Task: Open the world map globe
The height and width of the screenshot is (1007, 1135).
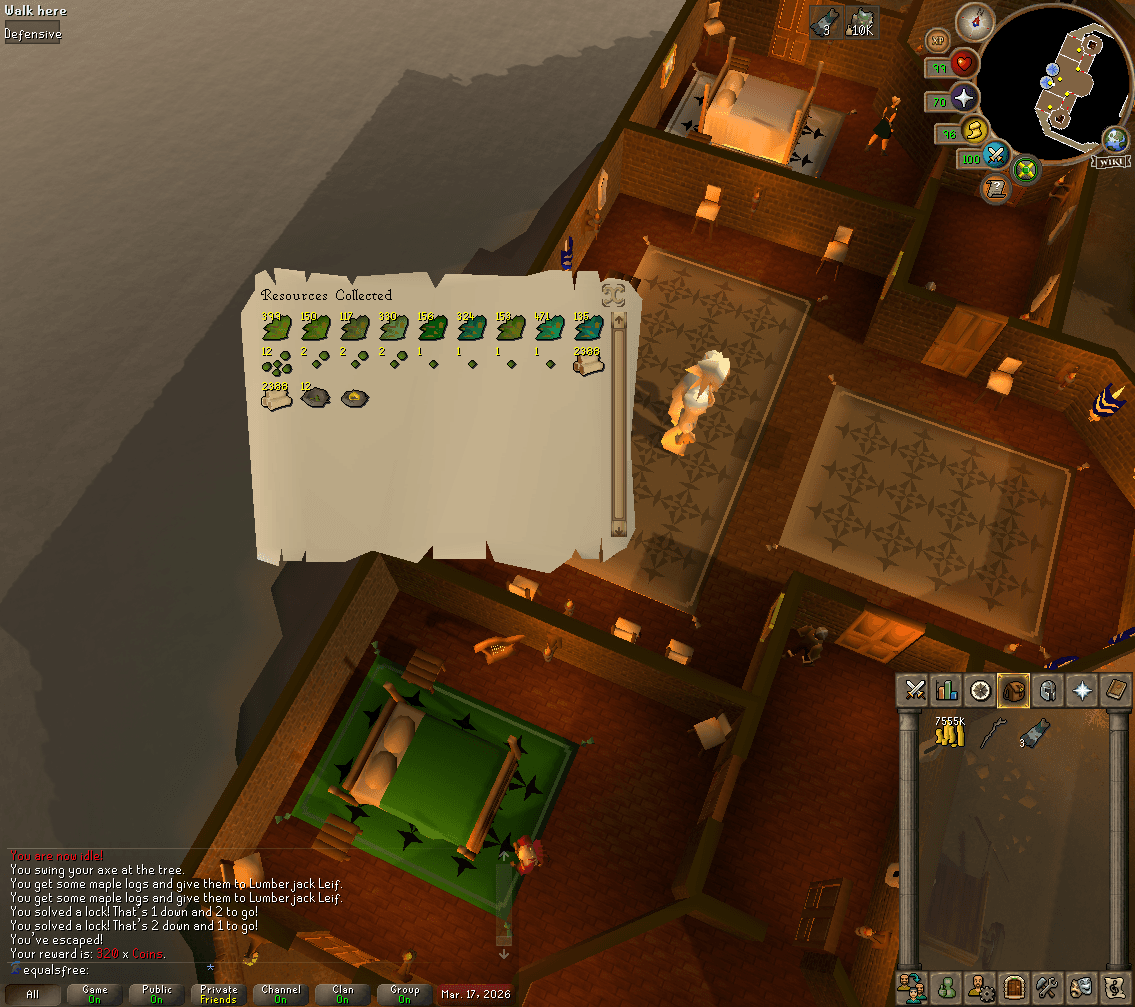Action: (1115, 140)
